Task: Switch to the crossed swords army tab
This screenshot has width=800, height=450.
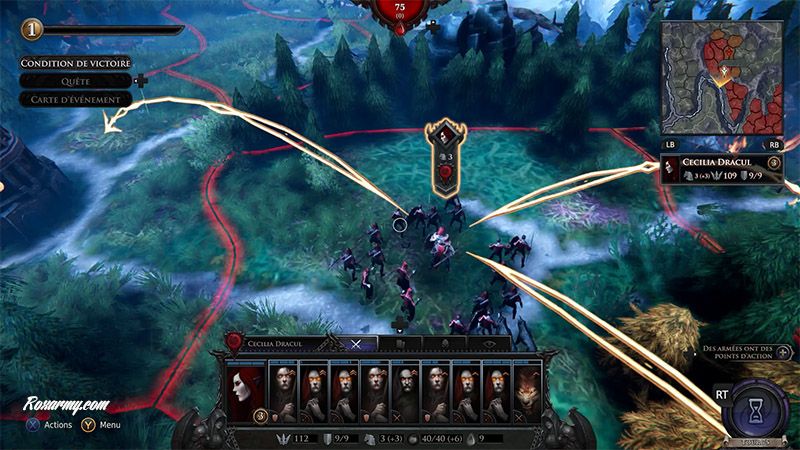Action: (x=356, y=343)
